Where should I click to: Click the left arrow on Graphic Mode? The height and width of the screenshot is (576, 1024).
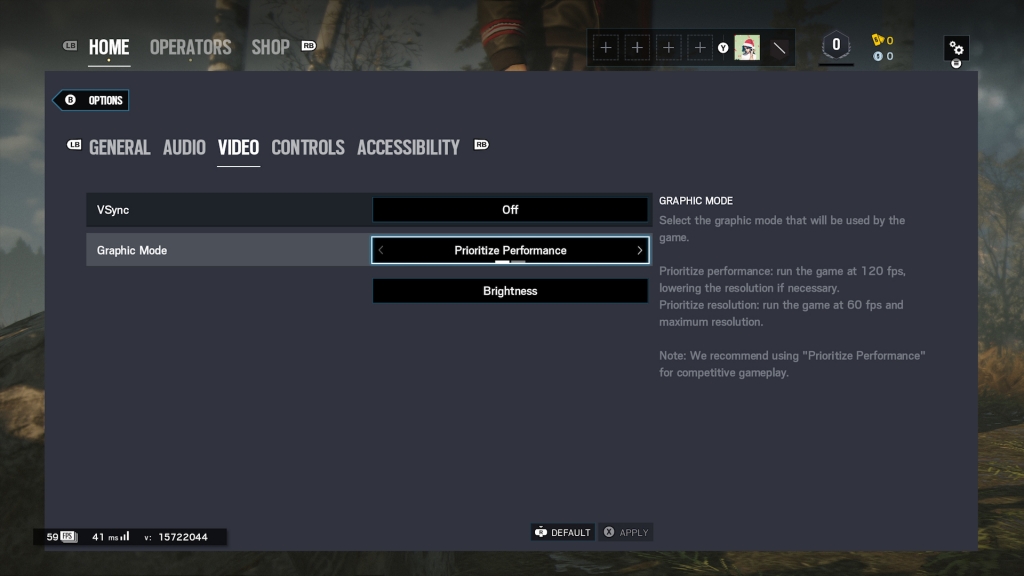(x=381, y=250)
